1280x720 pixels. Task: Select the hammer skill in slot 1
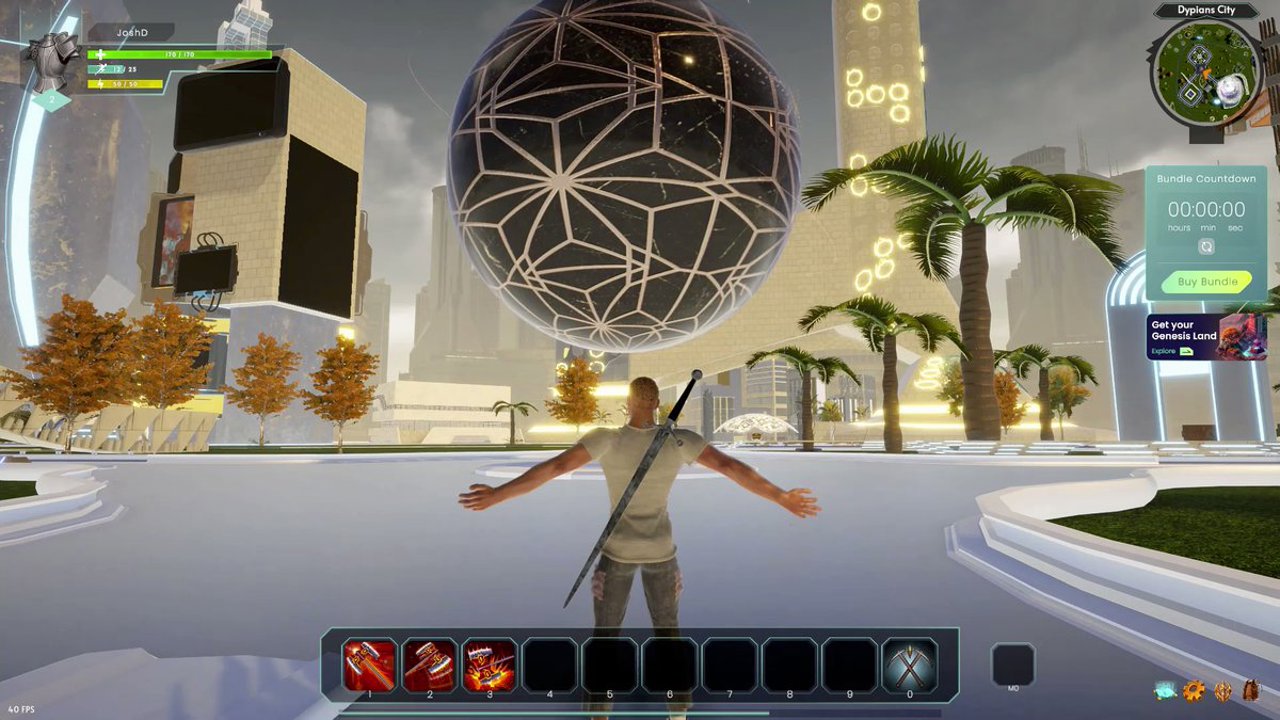(x=369, y=665)
